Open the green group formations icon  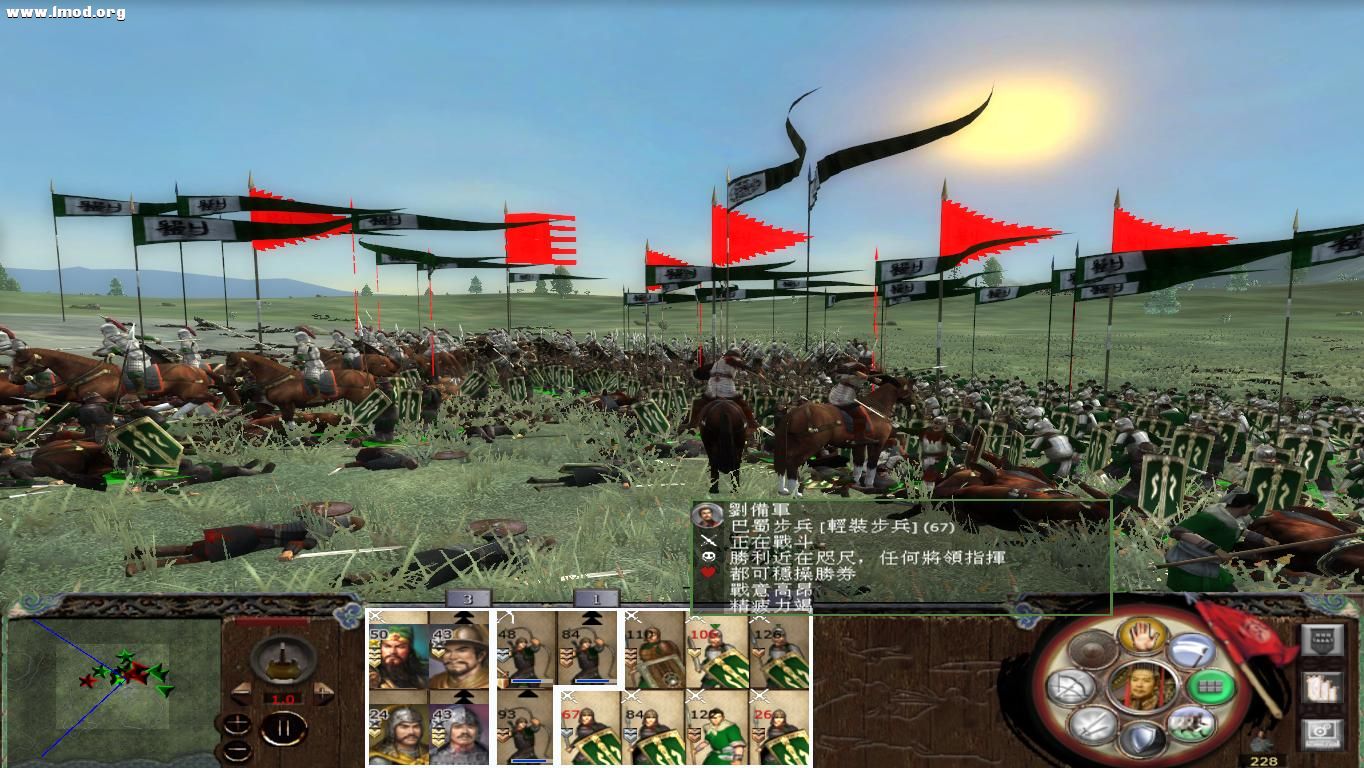(1213, 688)
